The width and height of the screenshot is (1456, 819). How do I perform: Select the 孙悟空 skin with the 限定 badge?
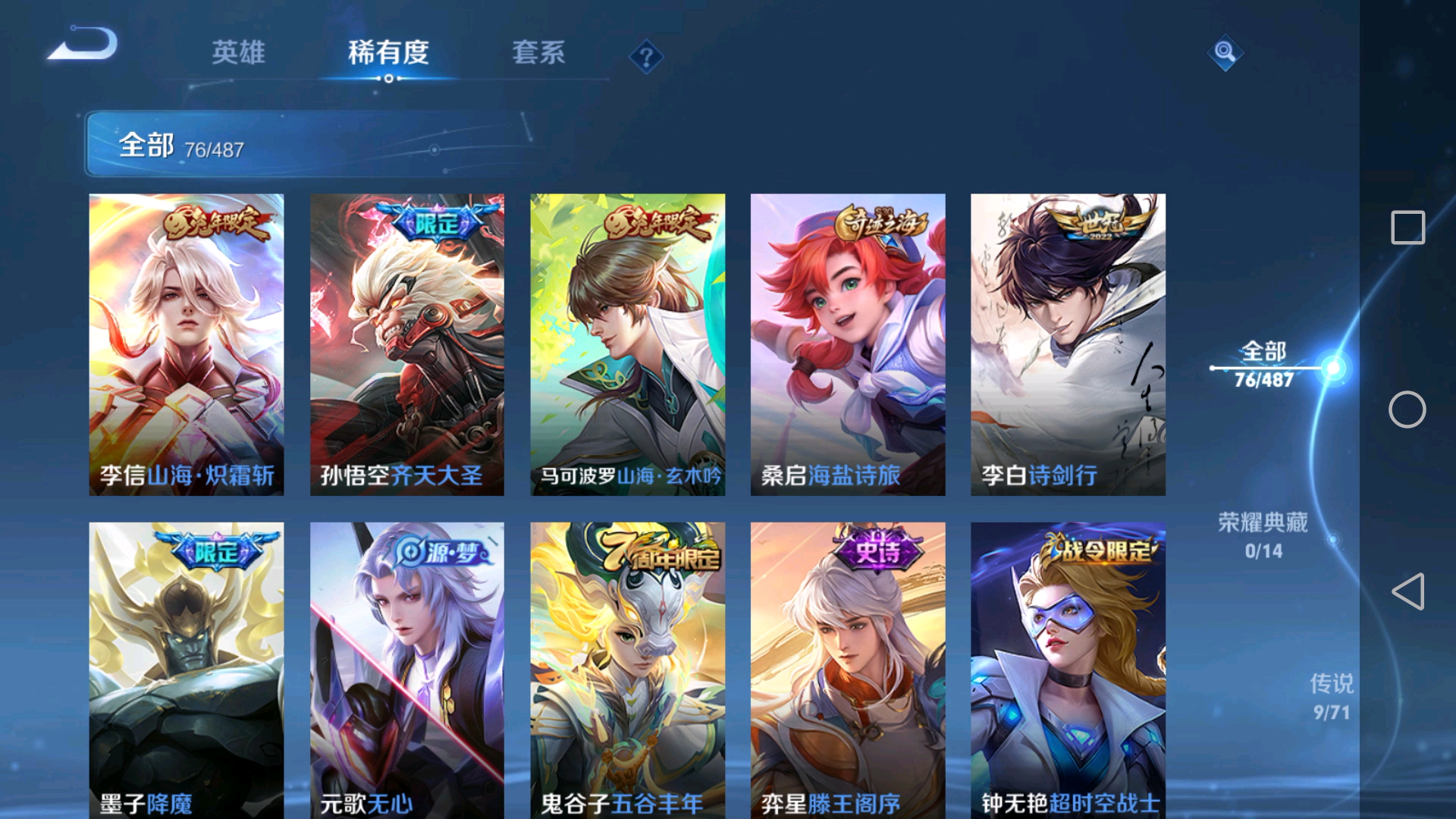coord(407,341)
